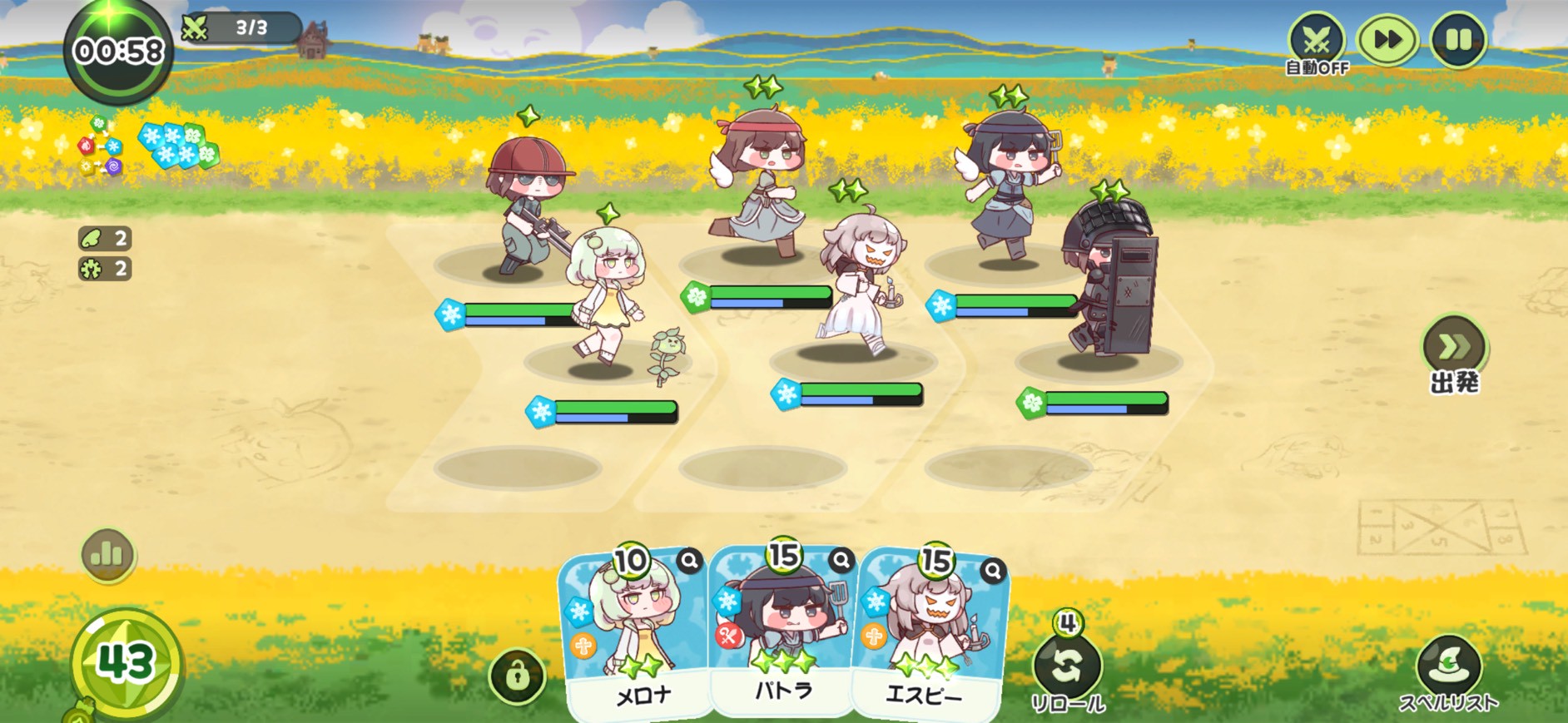
Task: Open the leaf trait counter badge
Action: click(105, 239)
